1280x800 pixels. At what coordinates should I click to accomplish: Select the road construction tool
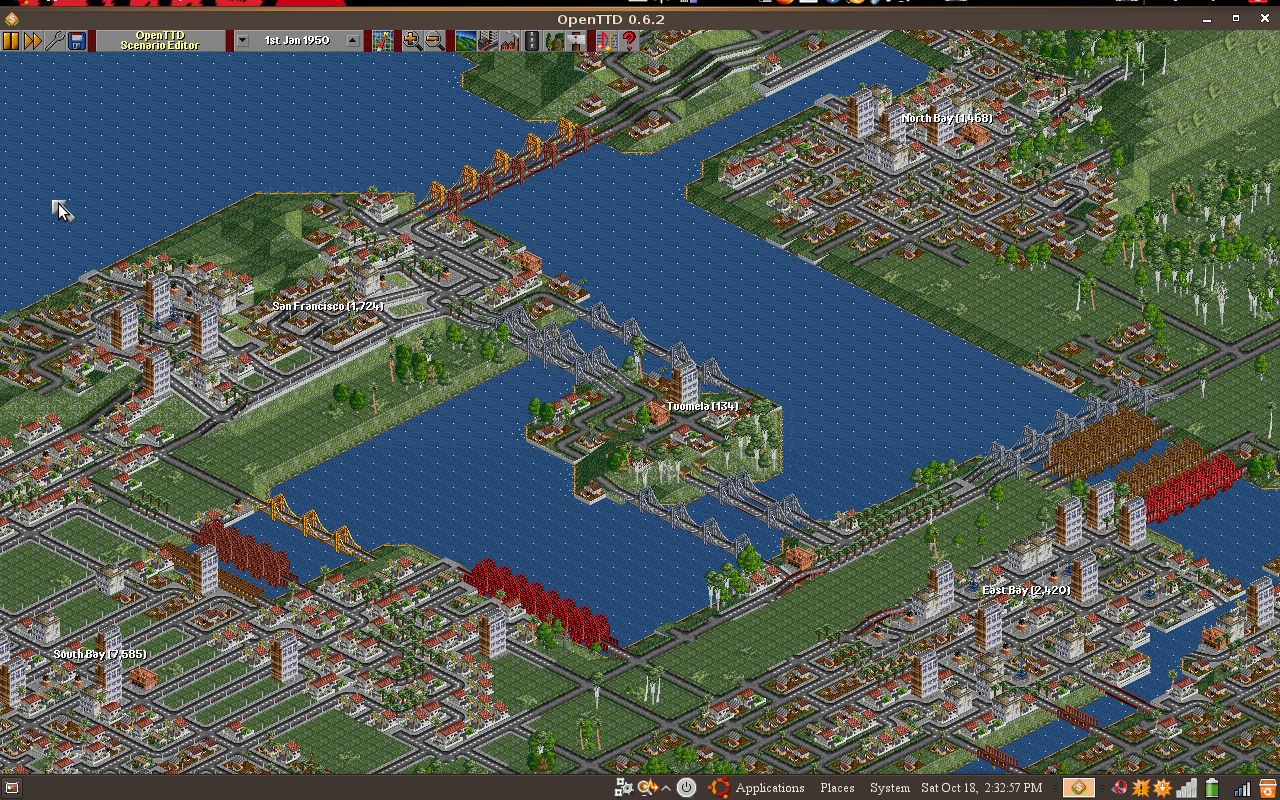click(531, 40)
